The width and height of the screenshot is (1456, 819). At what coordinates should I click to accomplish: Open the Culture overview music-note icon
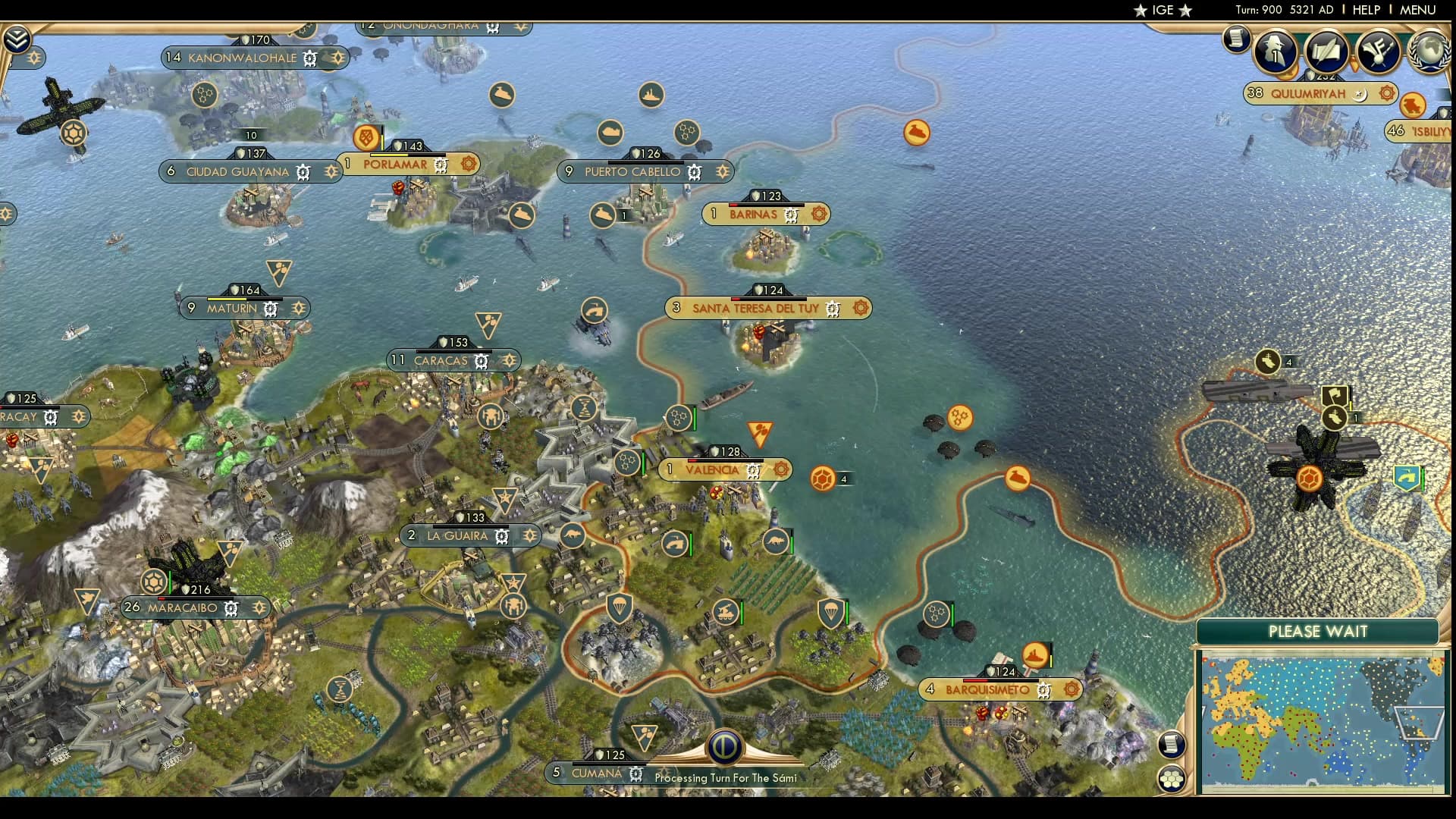coord(1377,52)
